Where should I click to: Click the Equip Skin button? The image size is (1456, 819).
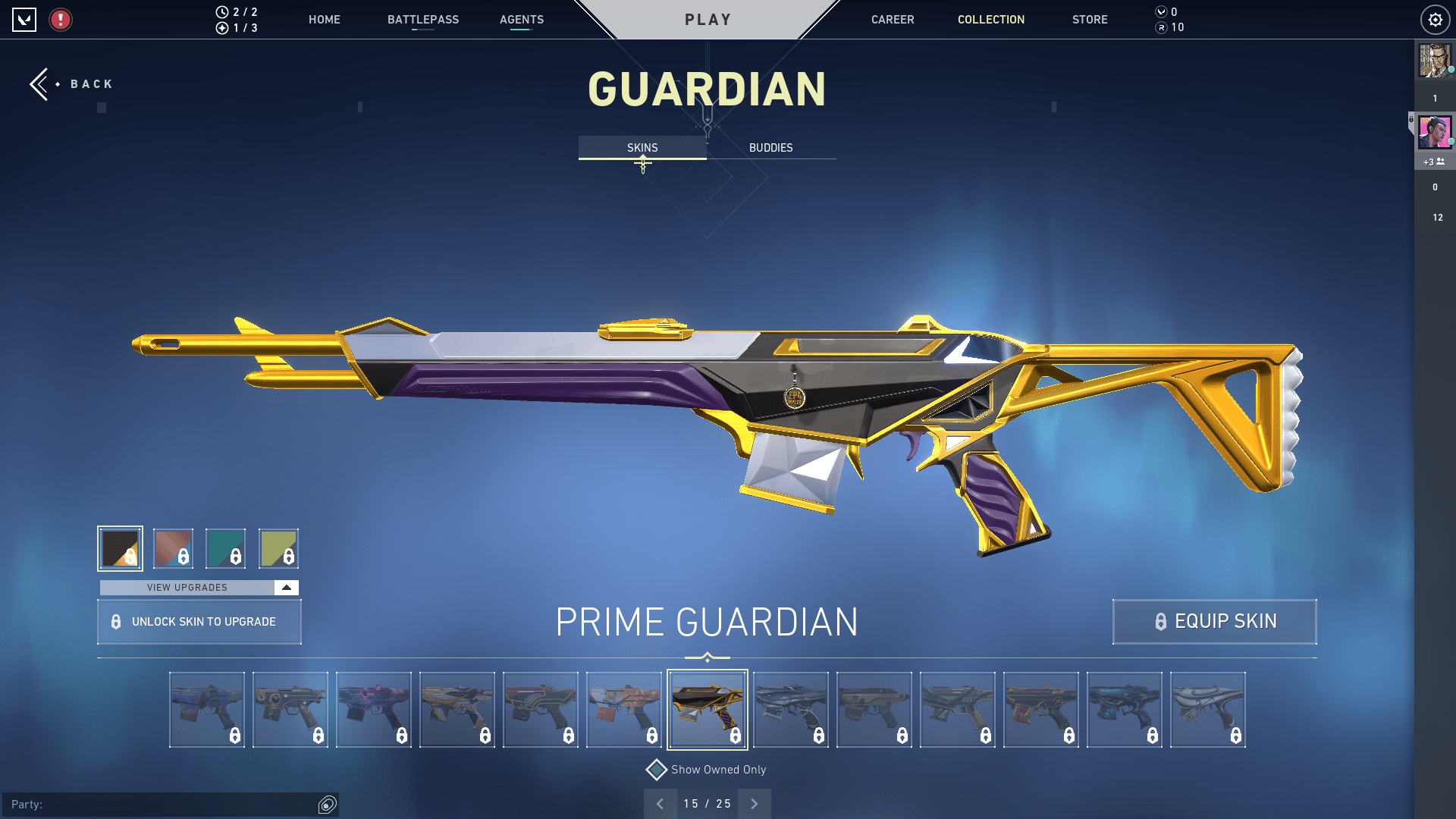click(x=1213, y=621)
